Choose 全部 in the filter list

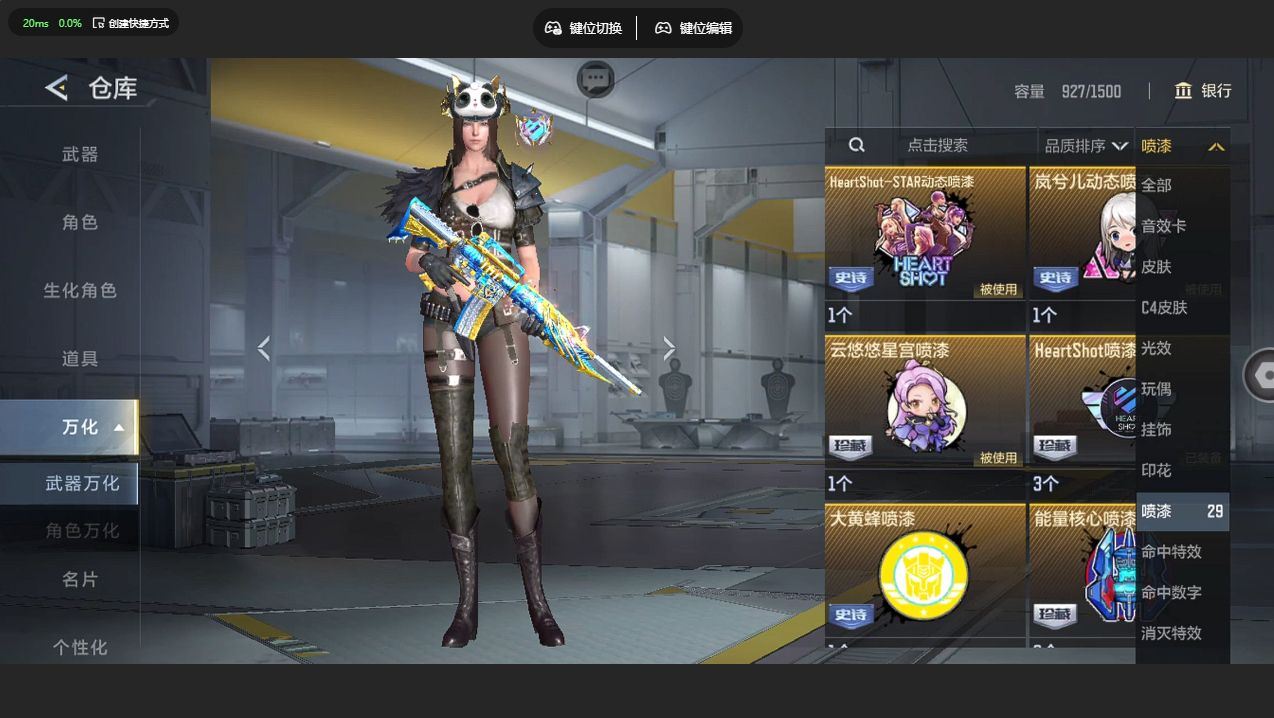tap(1156, 185)
